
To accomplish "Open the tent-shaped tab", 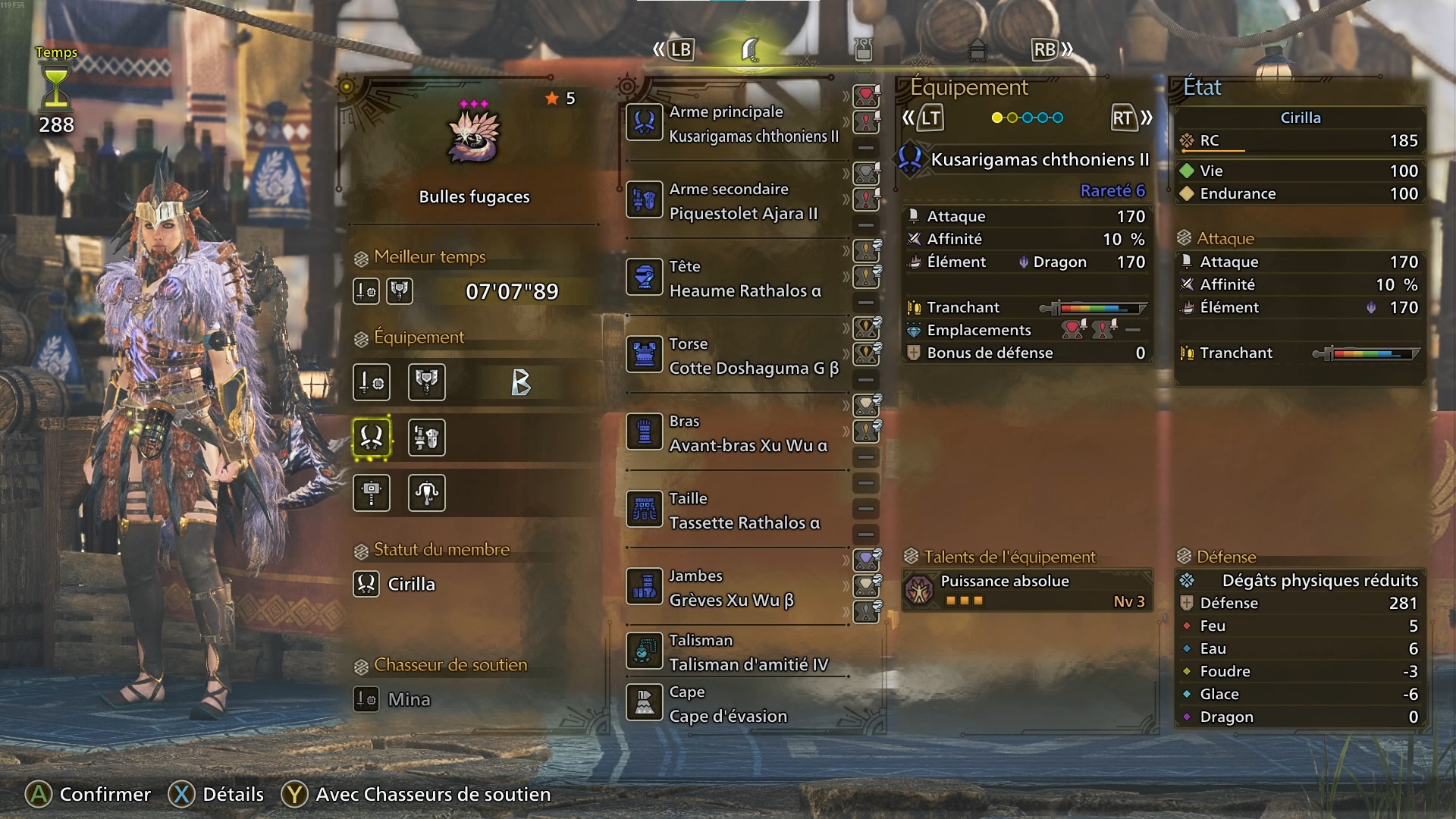I will point(977,50).
